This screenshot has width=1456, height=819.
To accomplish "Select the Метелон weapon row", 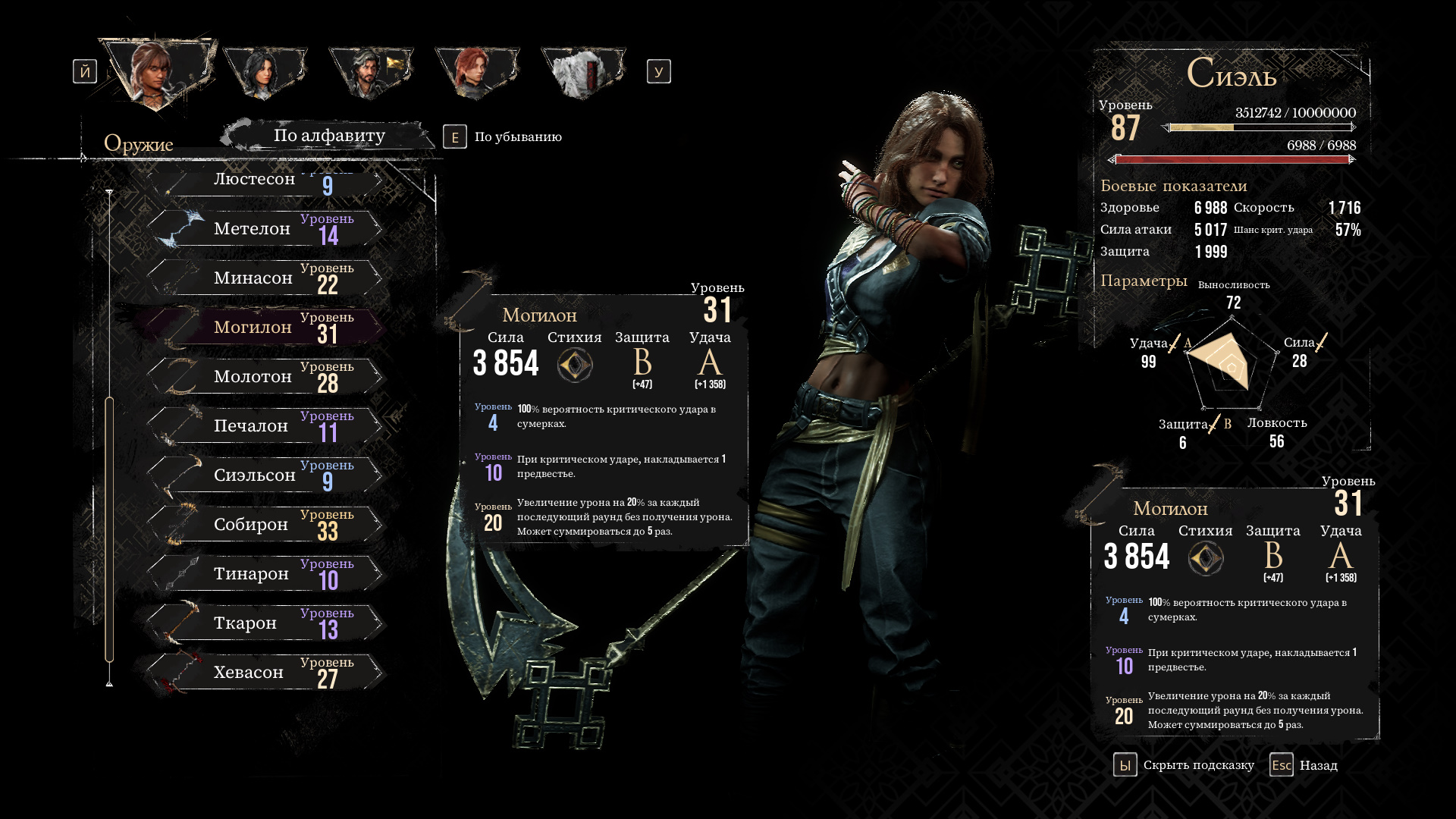I will point(265,229).
